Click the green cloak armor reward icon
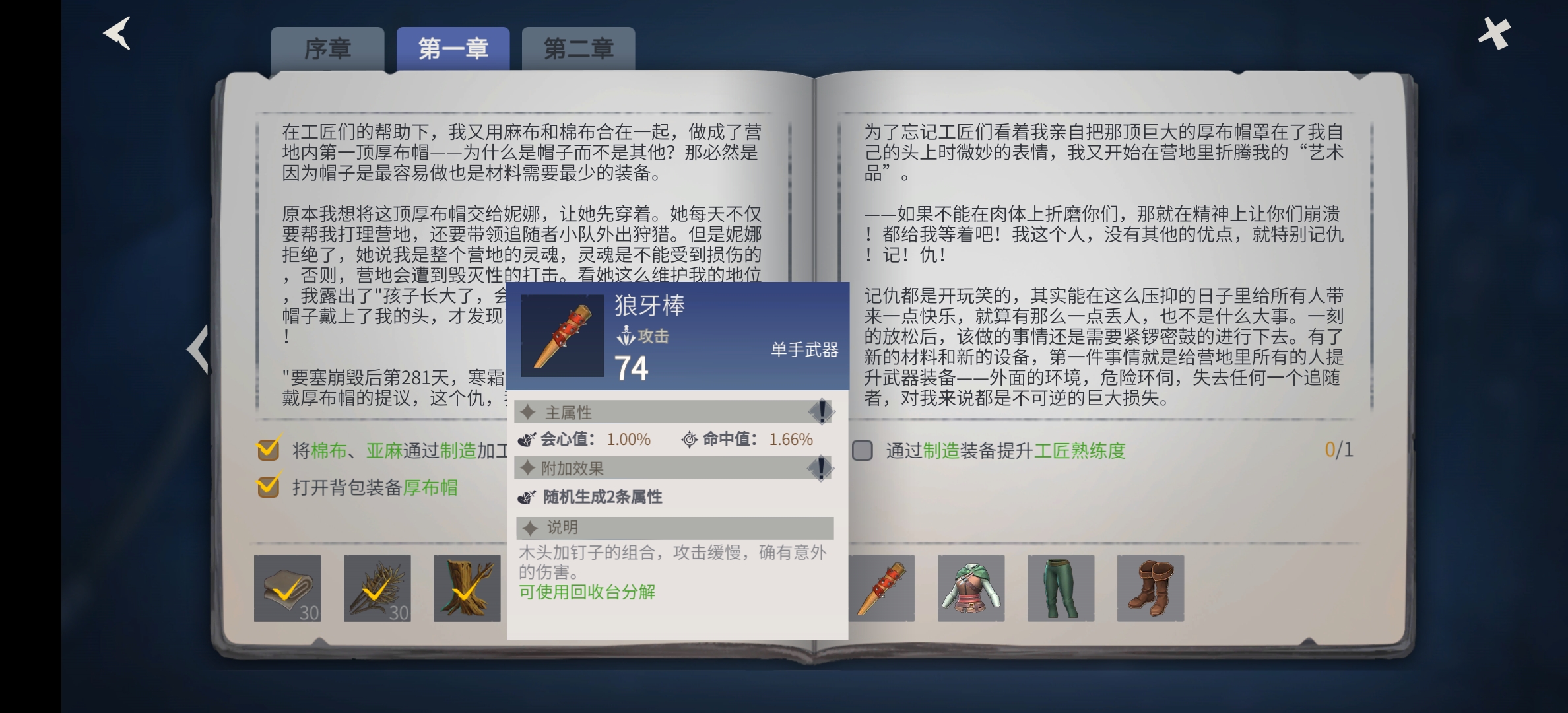Image resolution: width=1568 pixels, height=713 pixels. 971,588
